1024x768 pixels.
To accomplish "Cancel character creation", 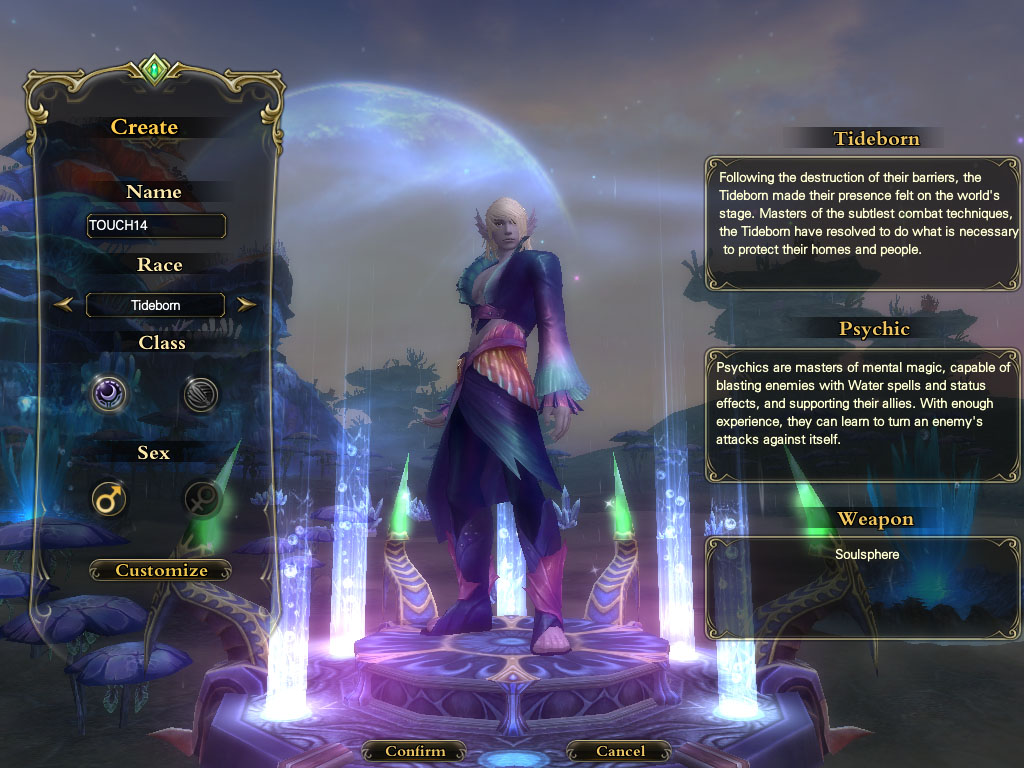I will pyautogui.click(x=620, y=751).
